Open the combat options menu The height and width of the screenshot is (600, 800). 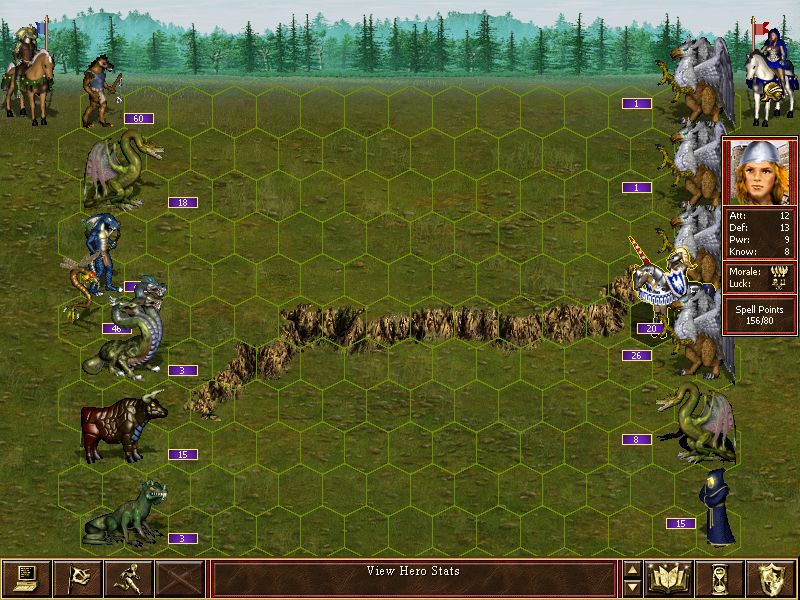pyautogui.click(x=26, y=578)
